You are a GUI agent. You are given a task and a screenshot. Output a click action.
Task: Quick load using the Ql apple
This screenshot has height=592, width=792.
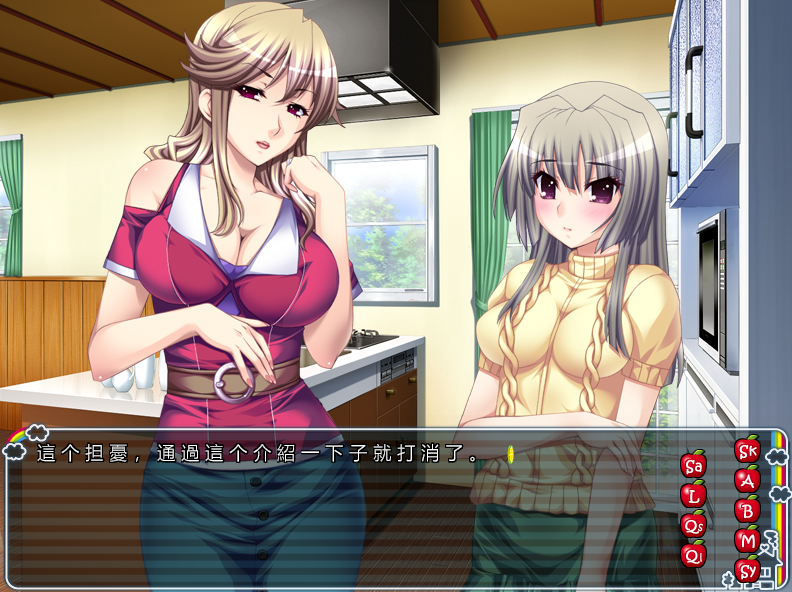693,553
